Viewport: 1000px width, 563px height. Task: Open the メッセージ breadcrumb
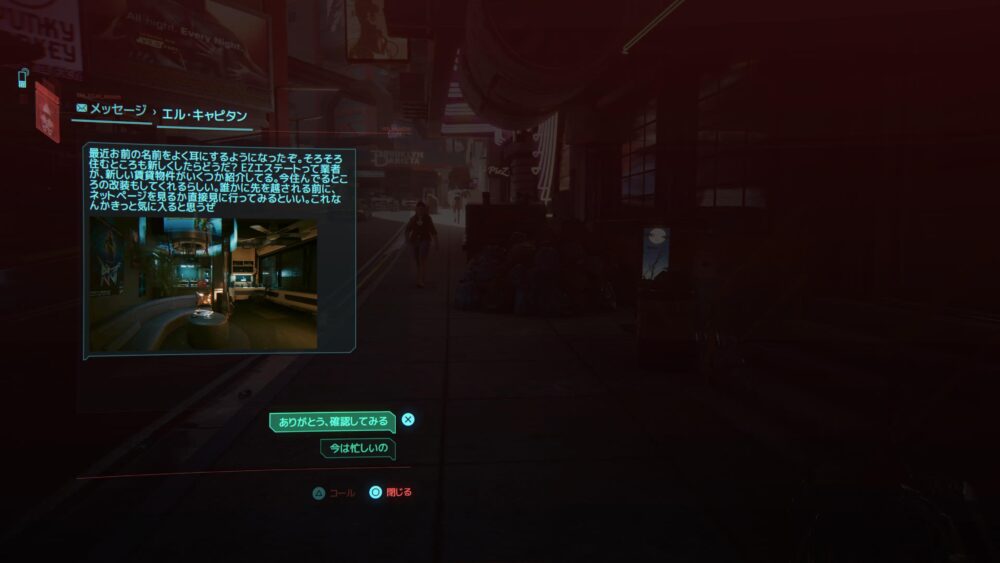pos(112,110)
